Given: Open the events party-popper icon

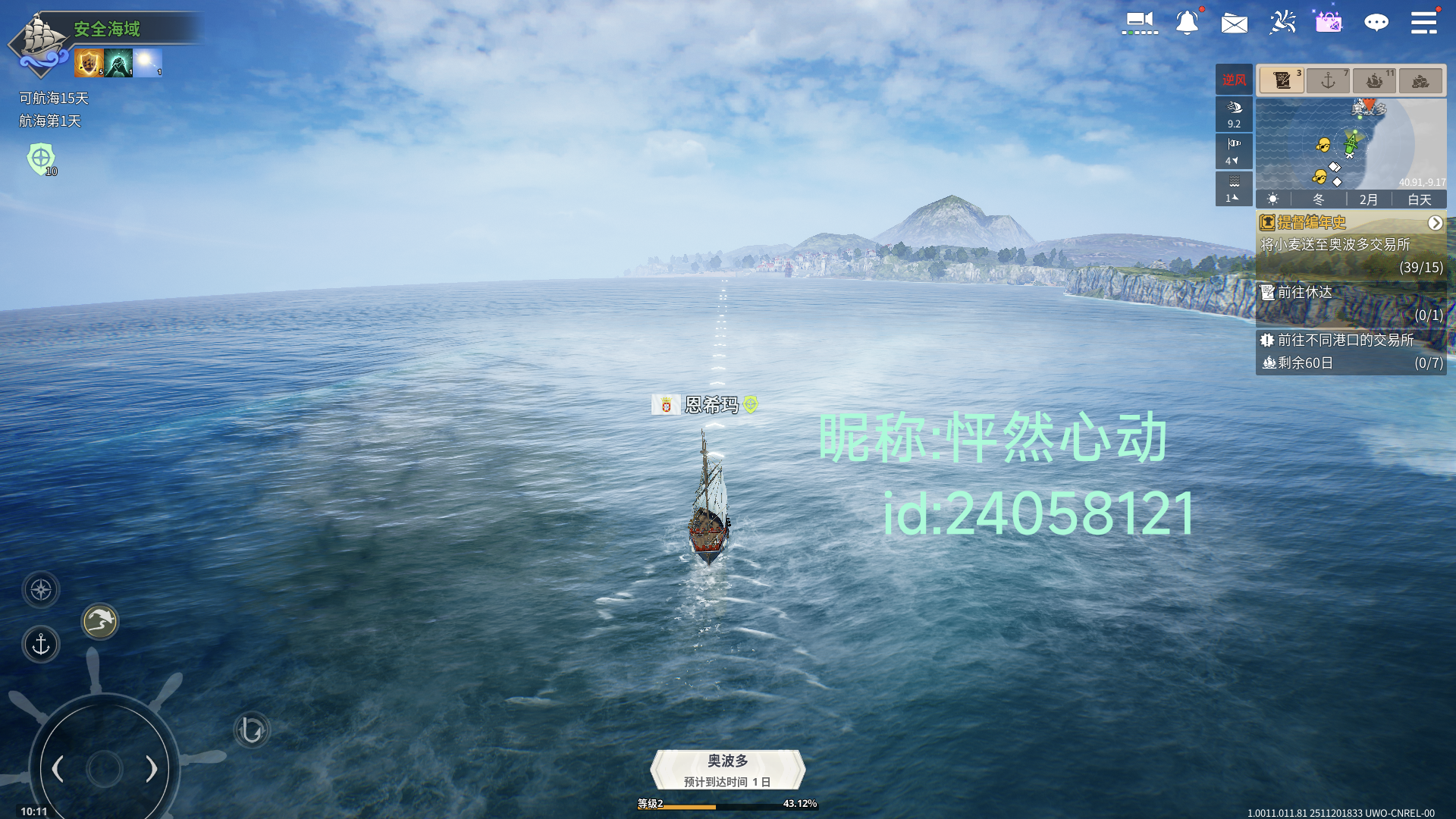Looking at the screenshot, I should (x=1282, y=23).
